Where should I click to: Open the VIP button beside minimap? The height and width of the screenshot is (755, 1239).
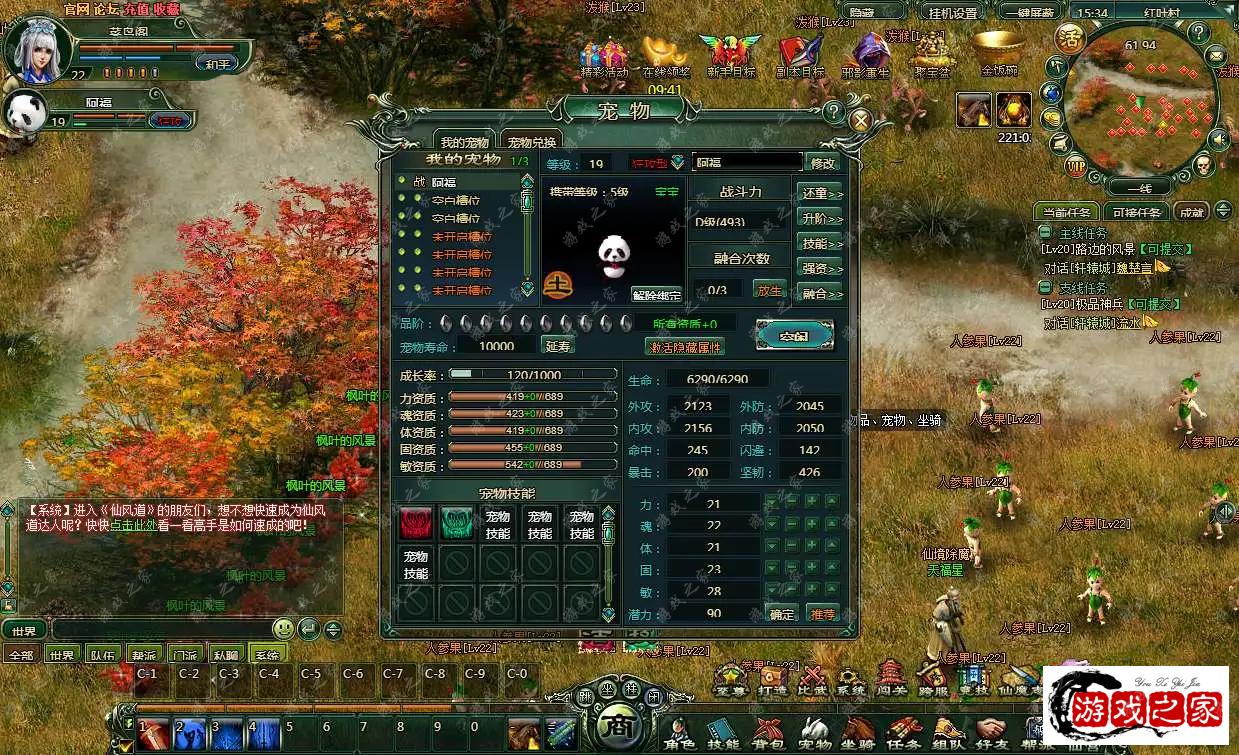1076,164
